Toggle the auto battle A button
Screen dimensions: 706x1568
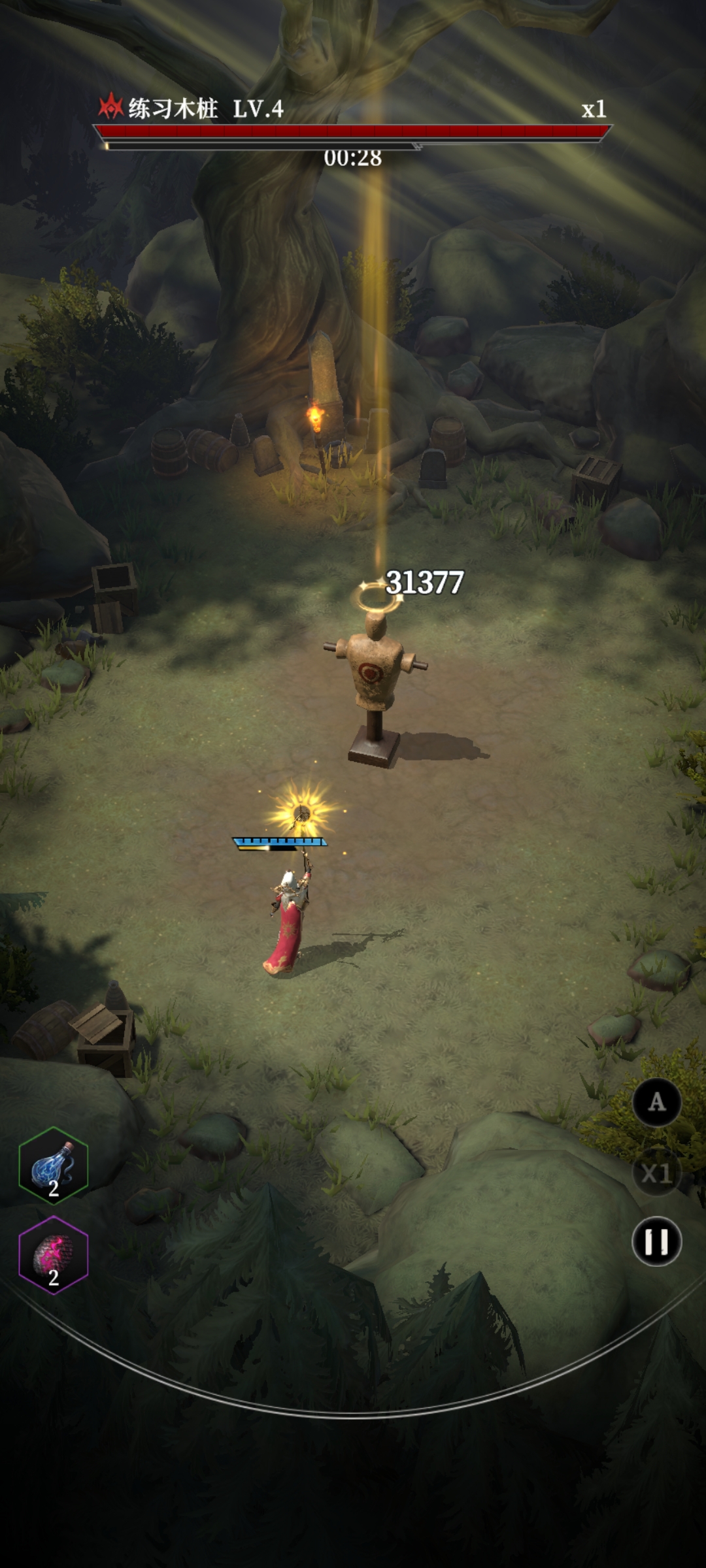pos(656,1103)
